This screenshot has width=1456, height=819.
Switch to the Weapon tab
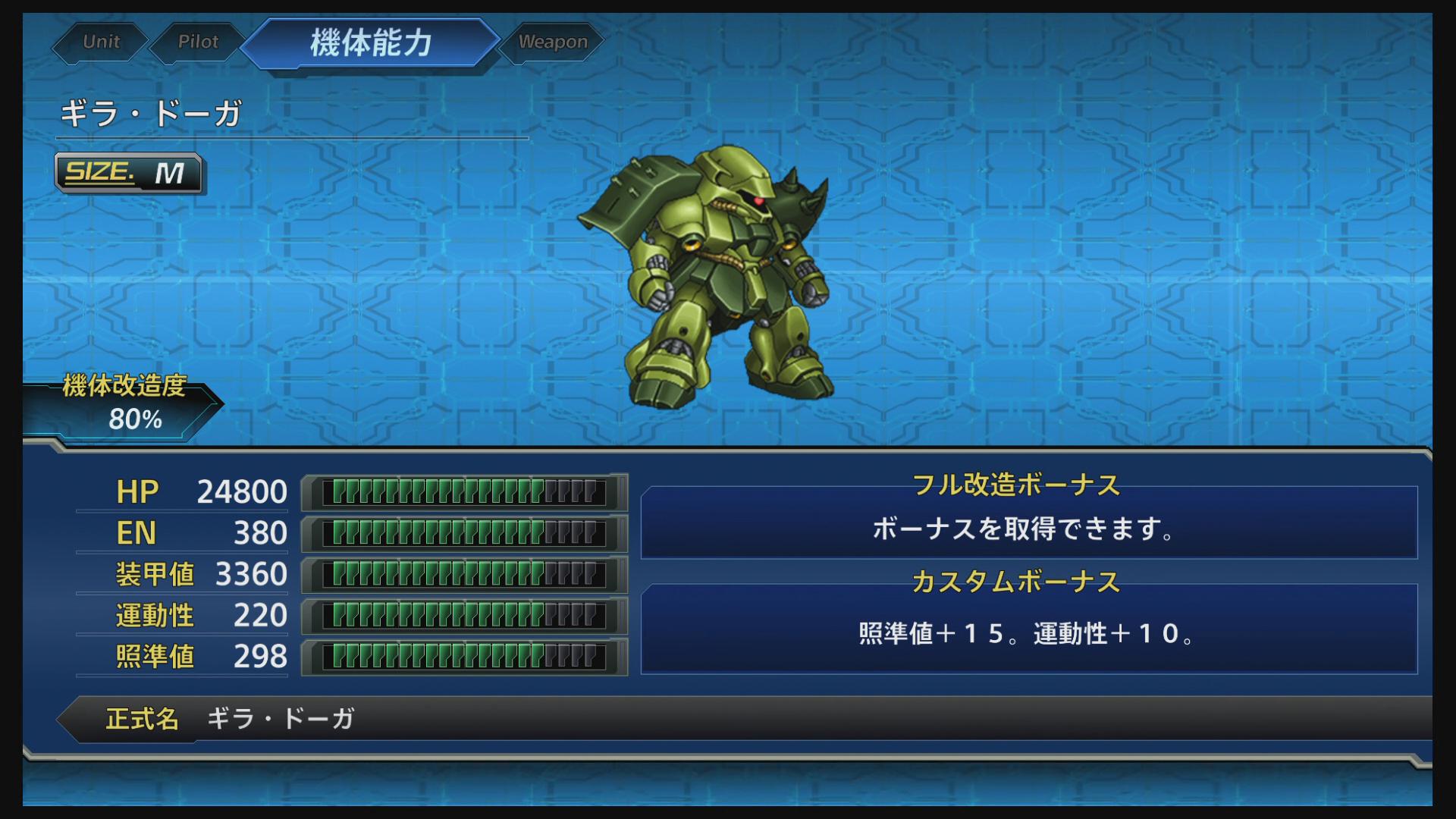pyautogui.click(x=551, y=42)
